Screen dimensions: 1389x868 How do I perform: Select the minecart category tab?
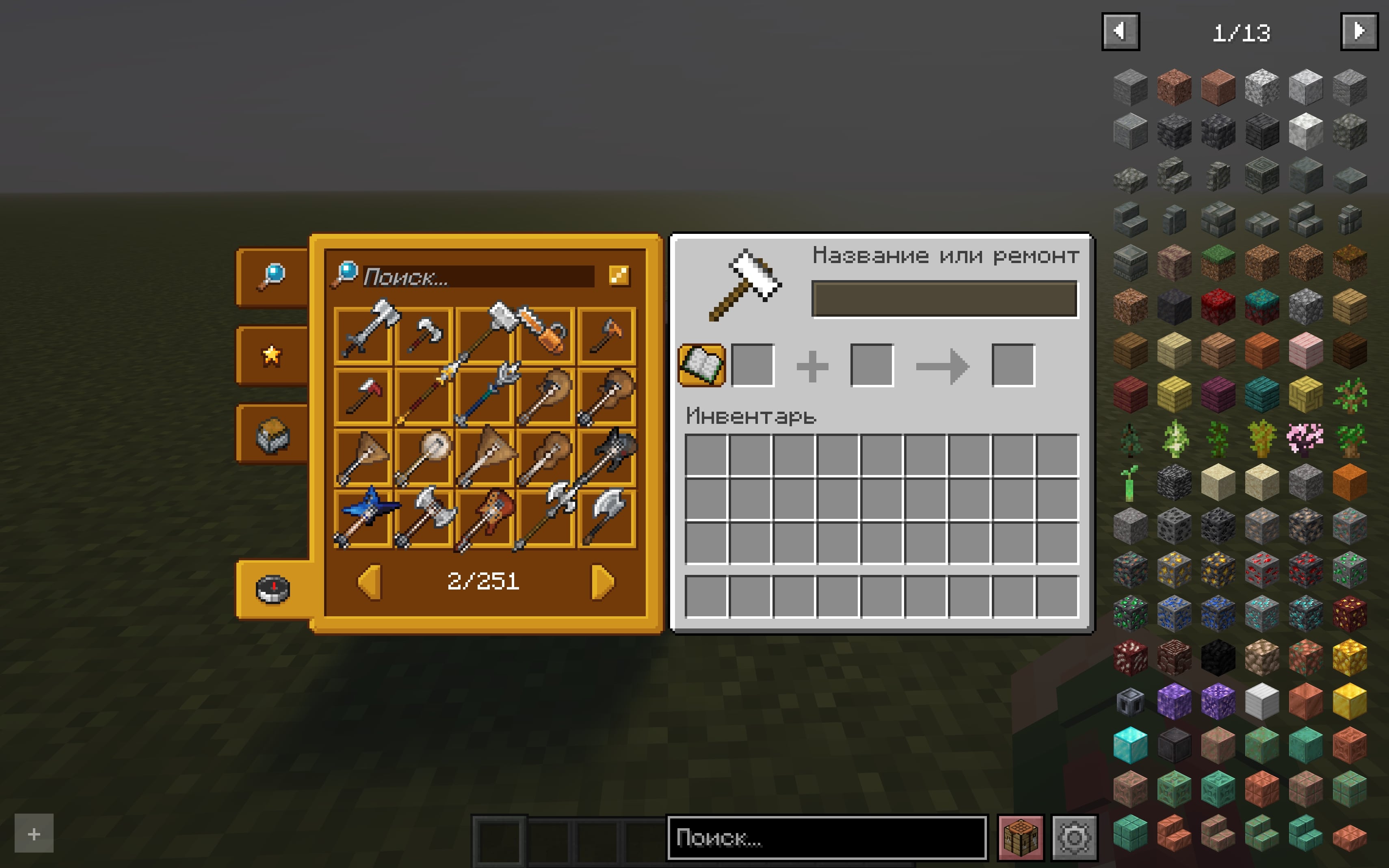pyautogui.click(x=272, y=434)
